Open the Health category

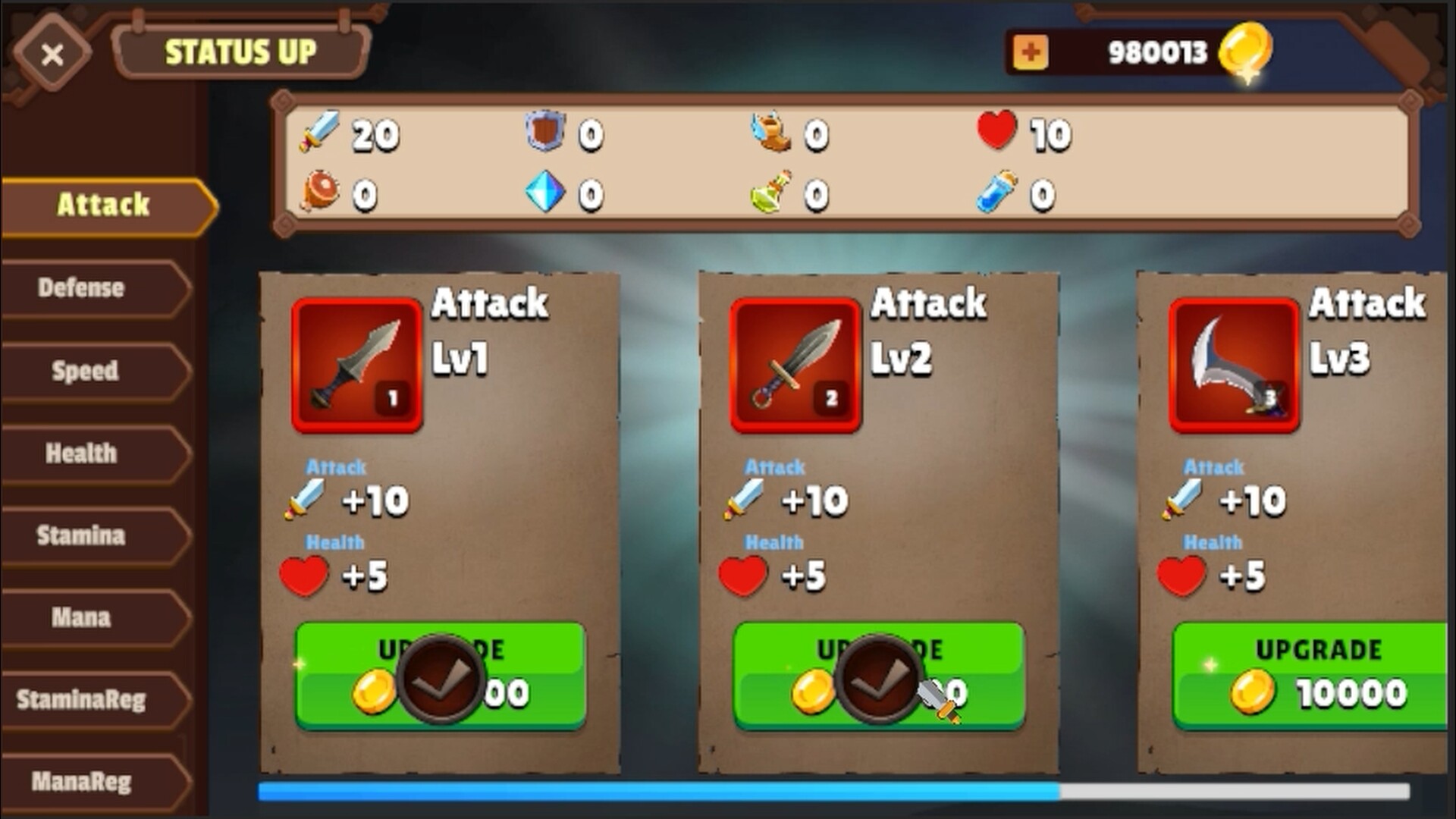click(x=80, y=453)
